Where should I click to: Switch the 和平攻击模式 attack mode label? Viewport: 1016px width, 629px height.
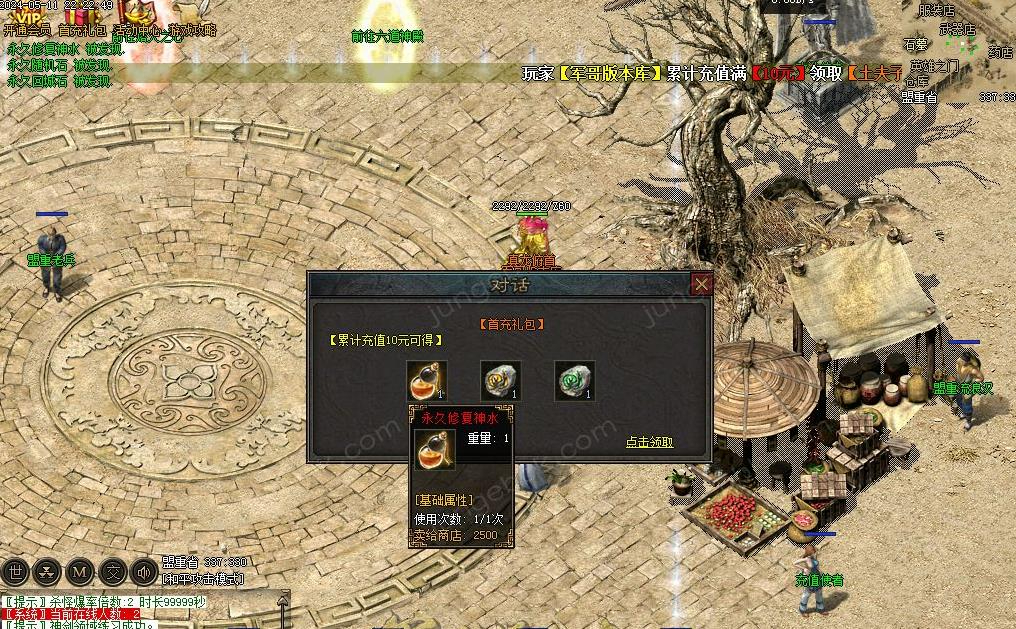click(x=204, y=579)
